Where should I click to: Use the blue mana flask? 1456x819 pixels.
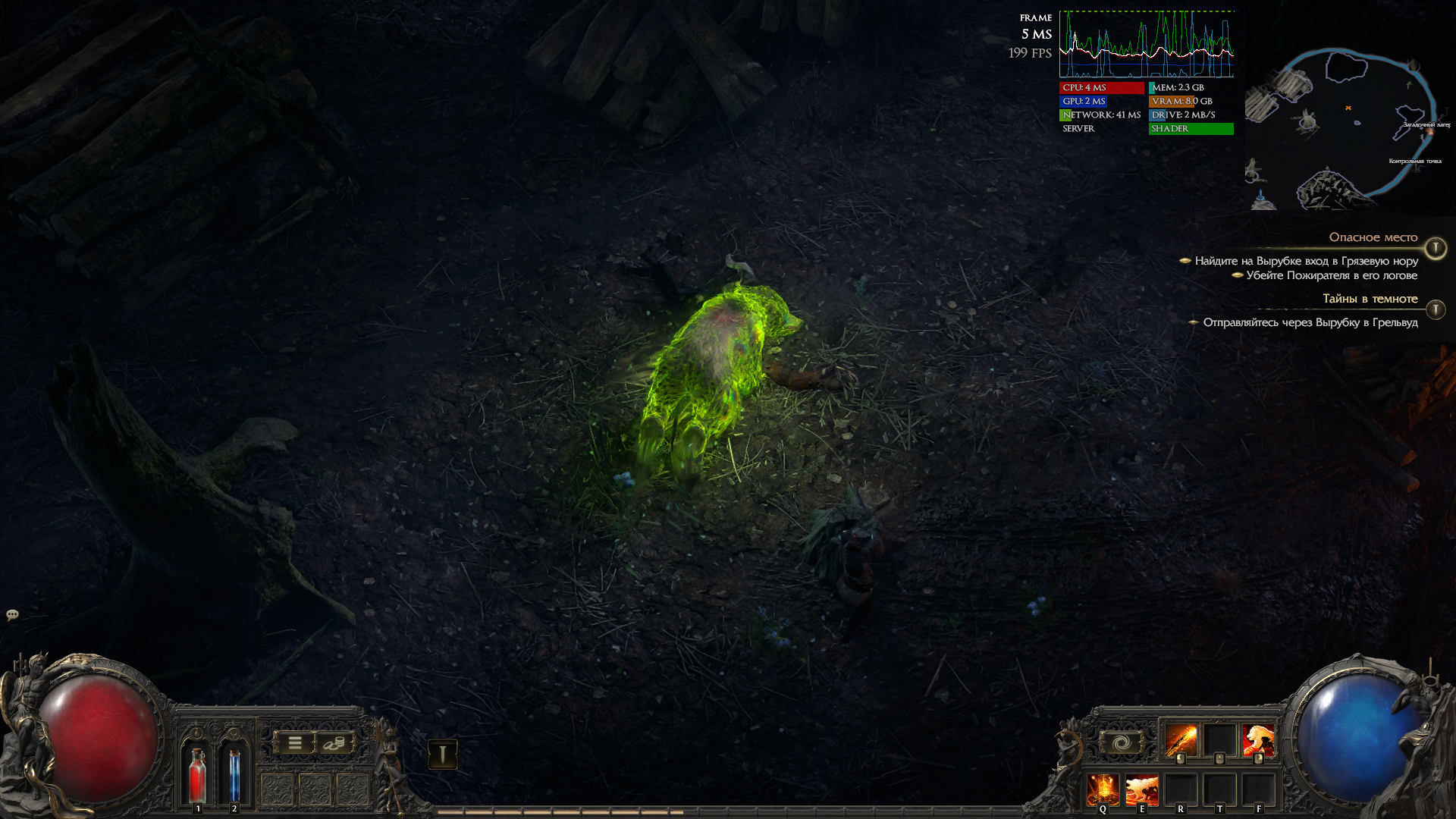click(234, 773)
